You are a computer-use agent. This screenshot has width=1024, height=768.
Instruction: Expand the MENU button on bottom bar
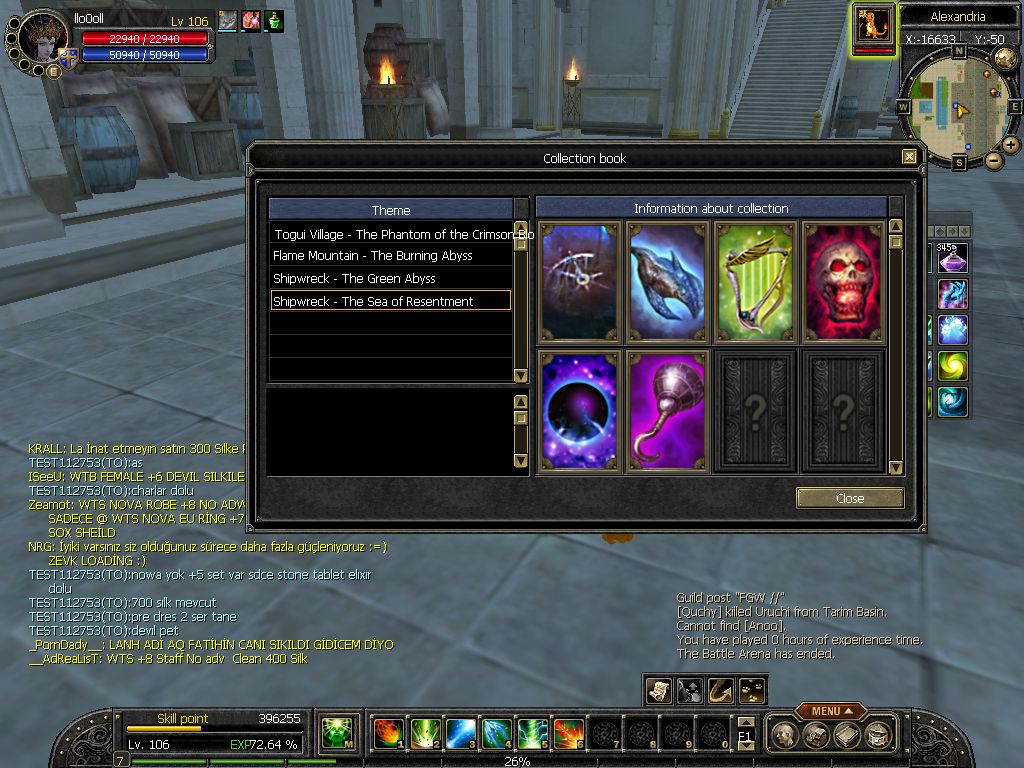coord(831,711)
